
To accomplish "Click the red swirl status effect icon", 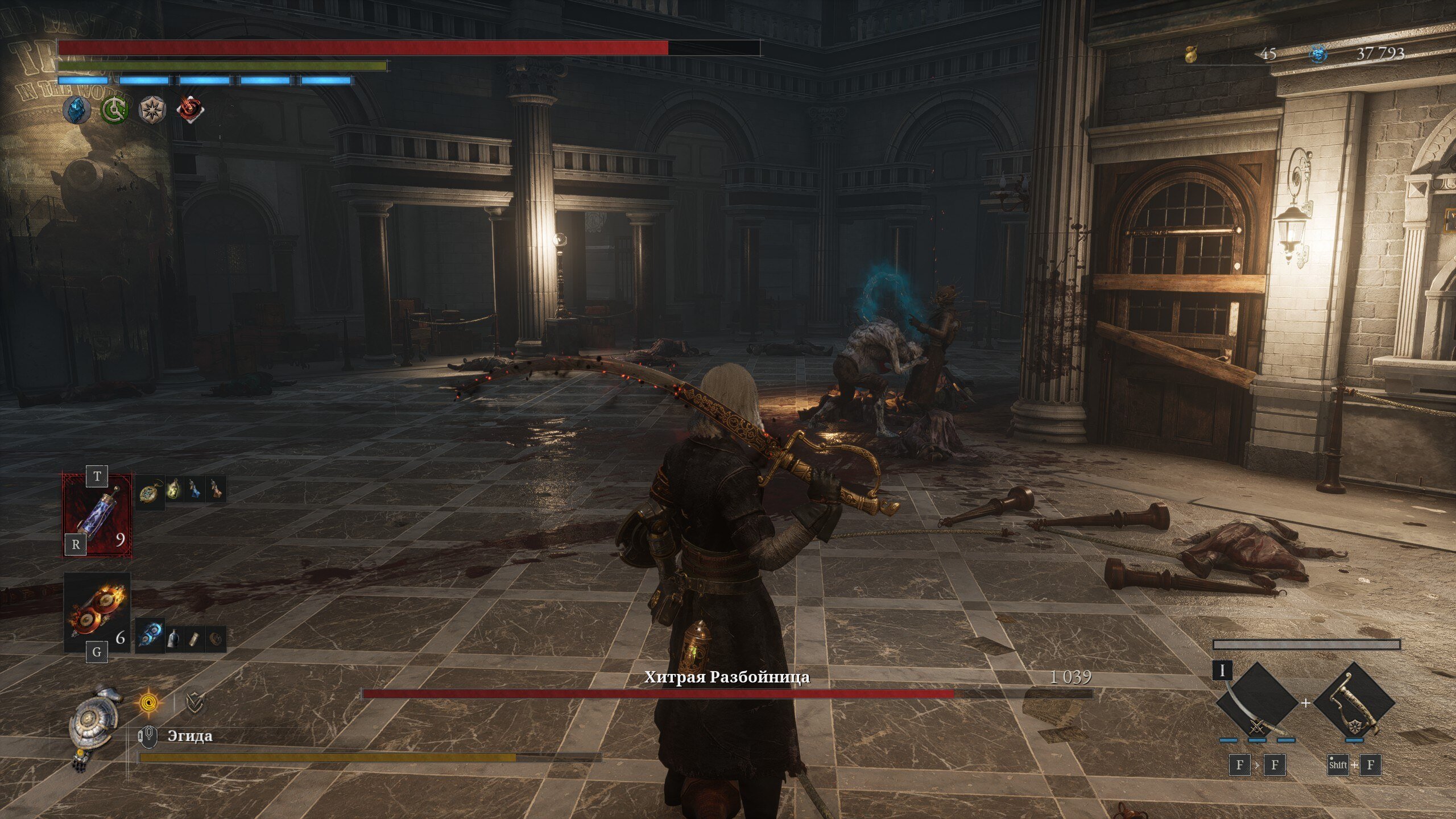I will point(191,109).
